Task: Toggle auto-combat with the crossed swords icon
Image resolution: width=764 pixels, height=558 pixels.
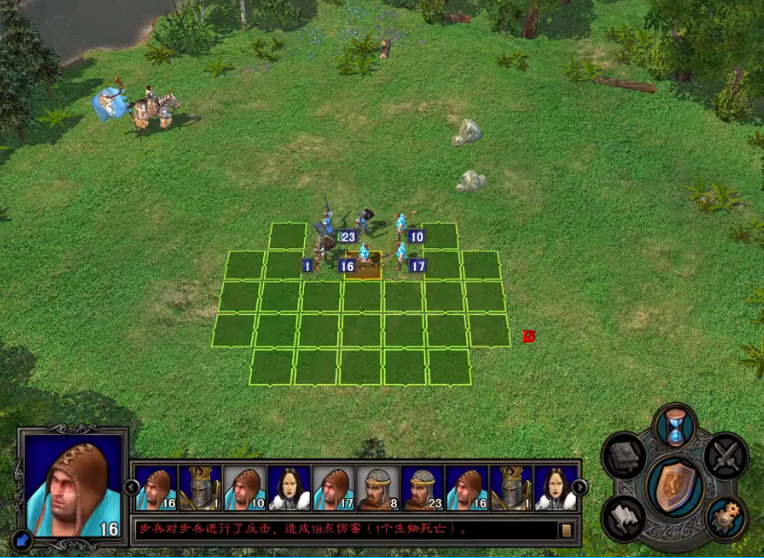Action: tap(724, 456)
